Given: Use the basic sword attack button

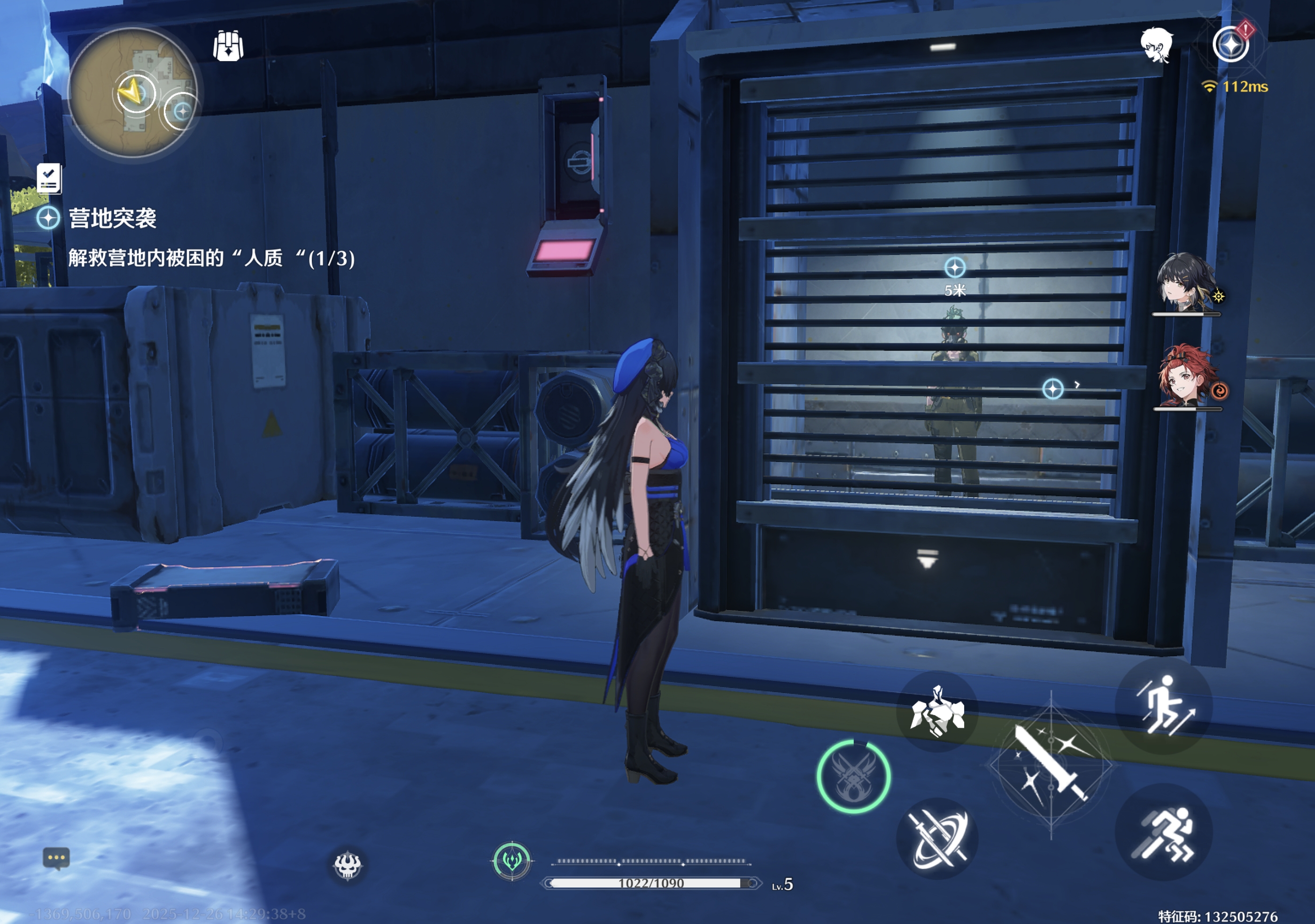Looking at the screenshot, I should click(1051, 764).
